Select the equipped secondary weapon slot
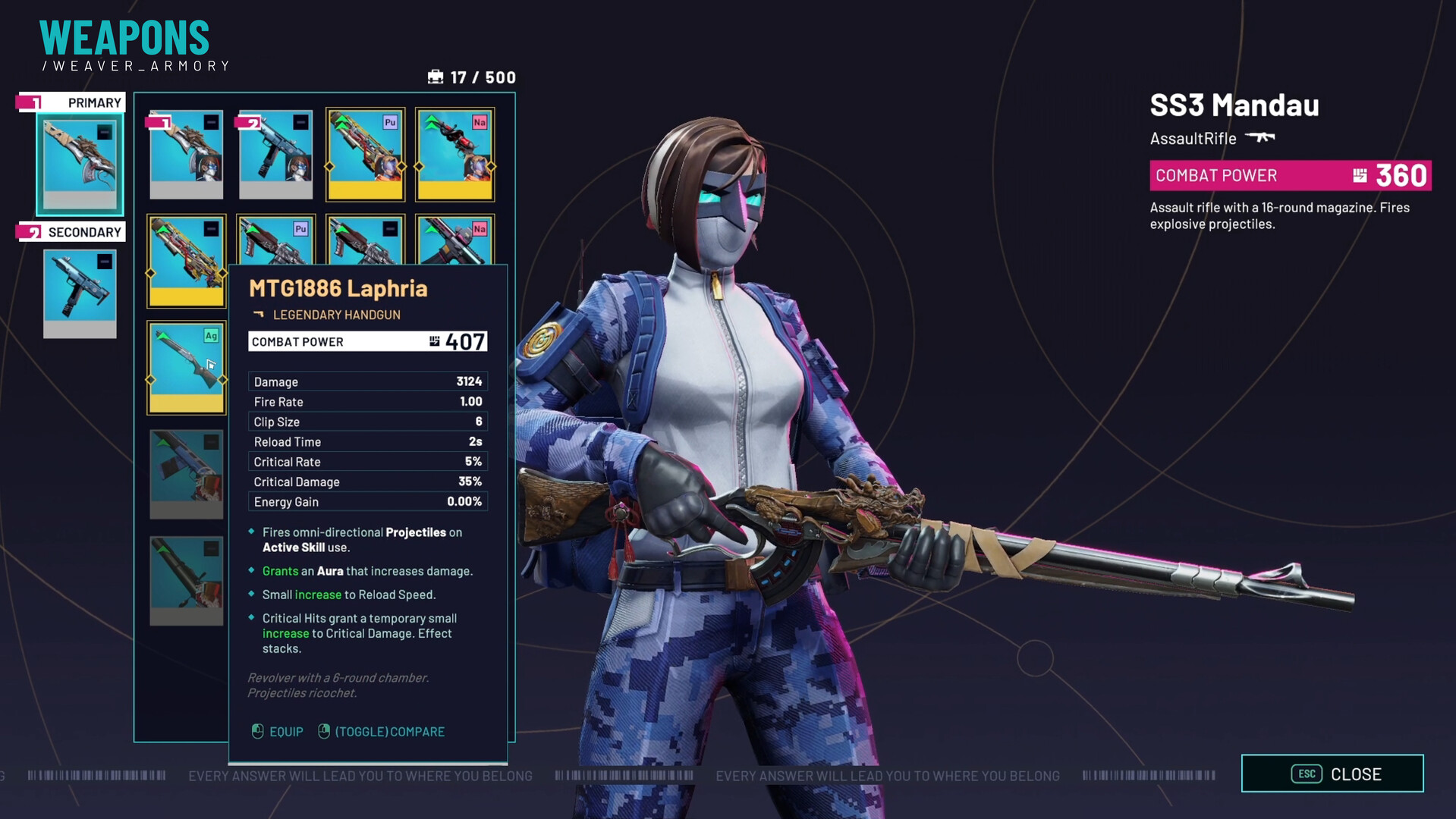Screen dimensions: 1456x819 [80, 293]
